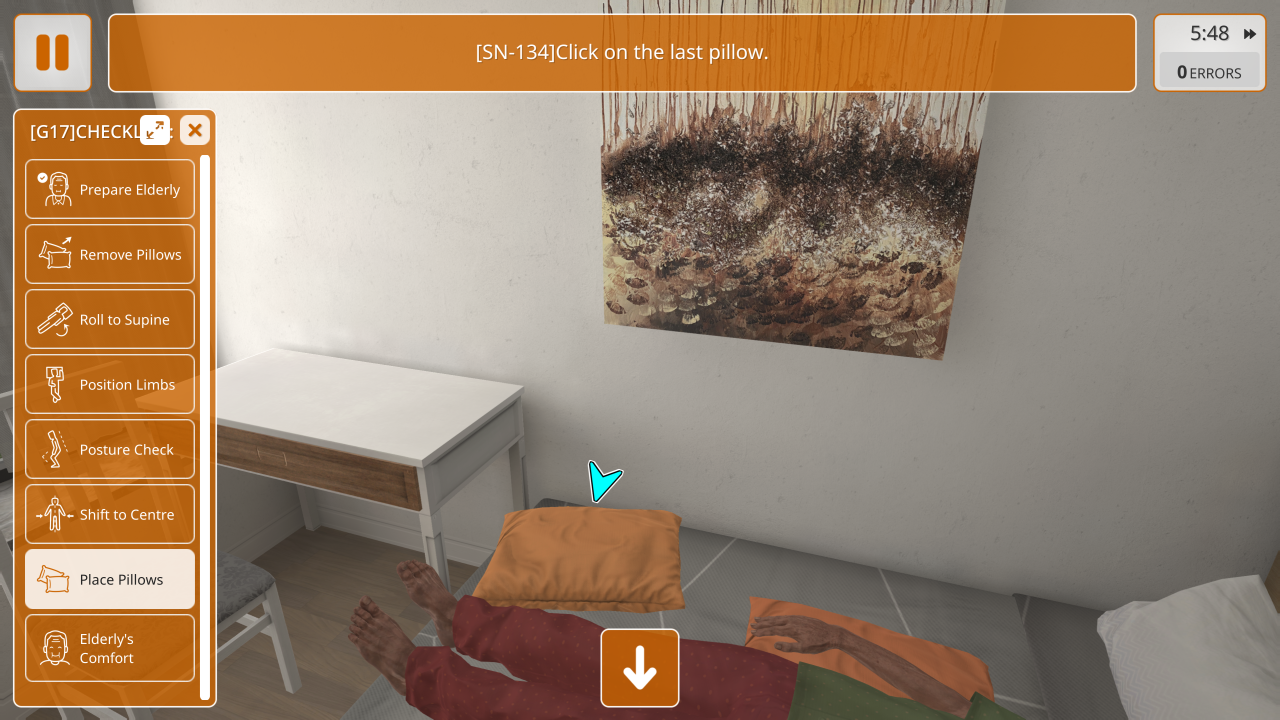Choose the Roll to Supine step

click(x=110, y=319)
